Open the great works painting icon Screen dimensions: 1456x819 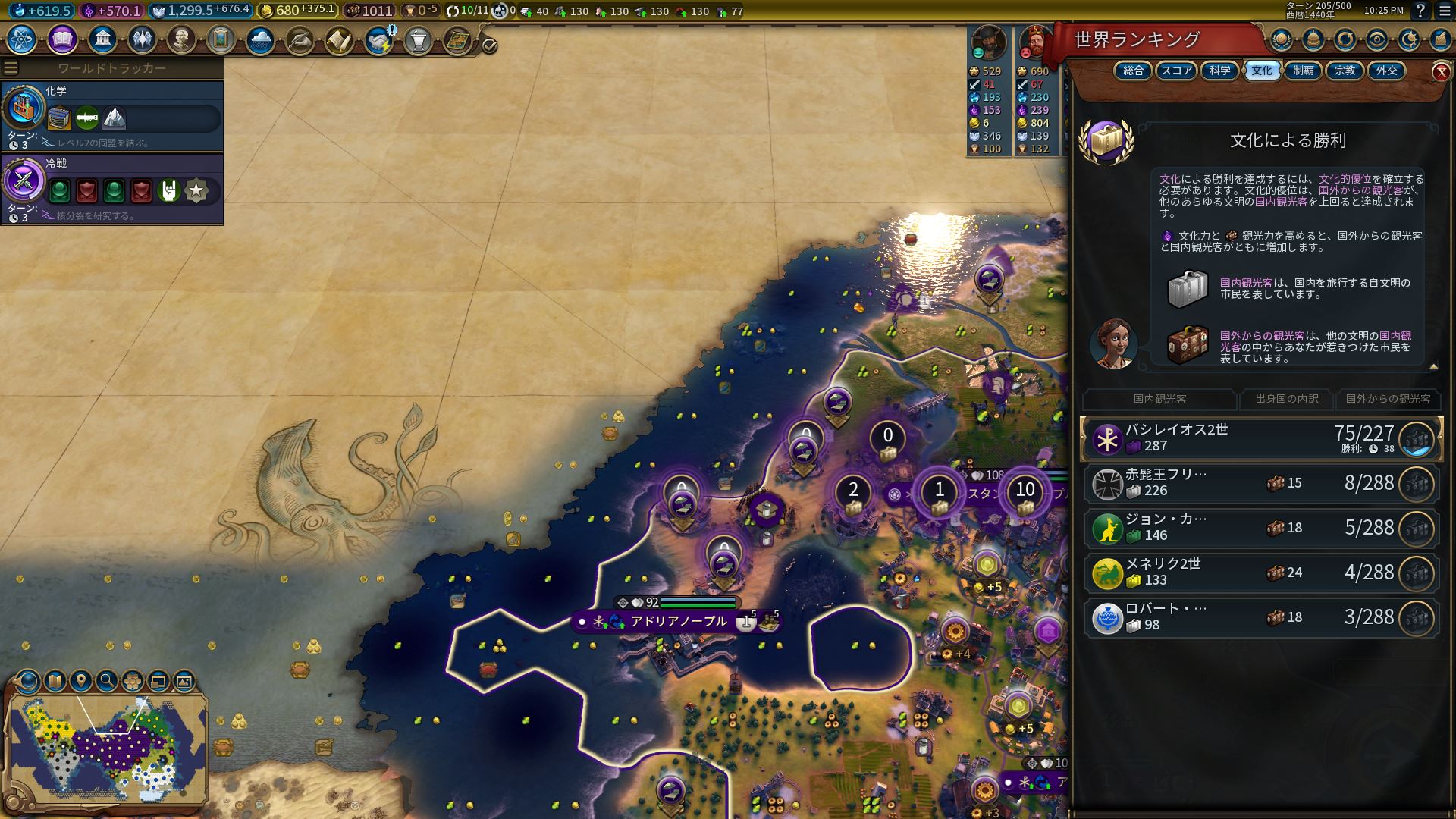pos(221,39)
